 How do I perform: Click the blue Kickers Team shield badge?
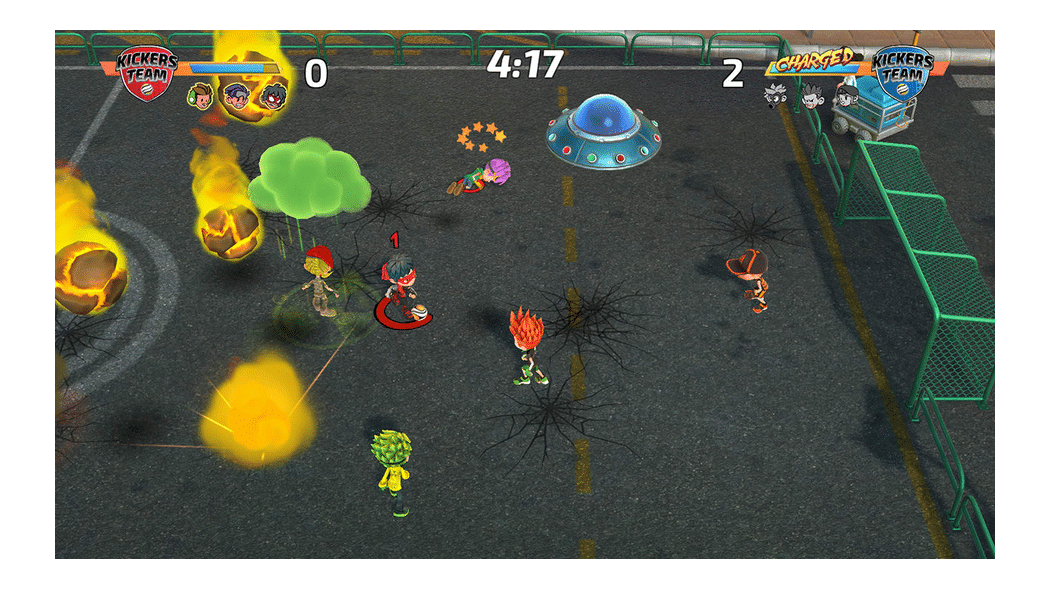[x=901, y=69]
